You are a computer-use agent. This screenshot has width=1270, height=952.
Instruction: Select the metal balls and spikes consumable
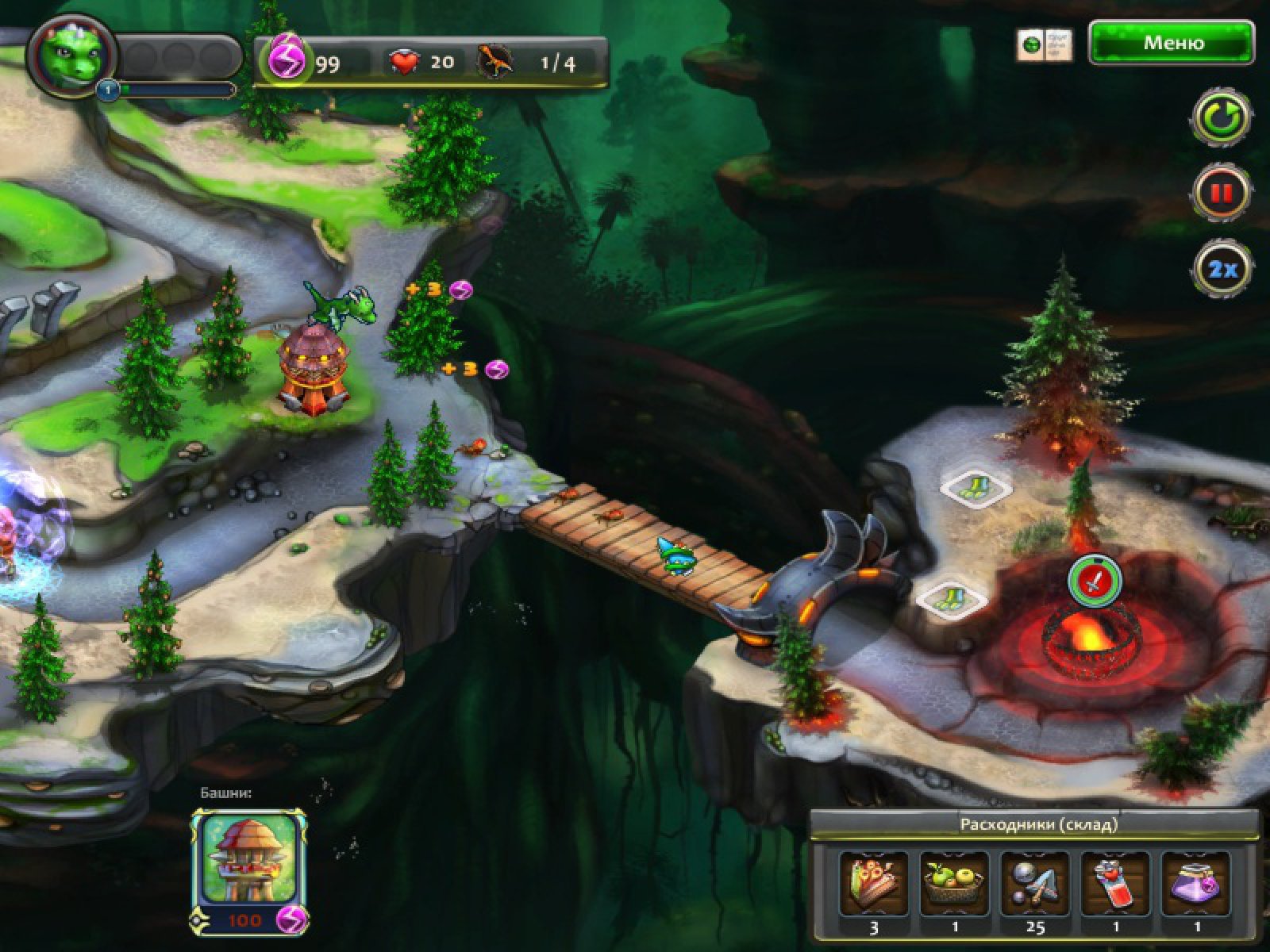tap(1035, 884)
